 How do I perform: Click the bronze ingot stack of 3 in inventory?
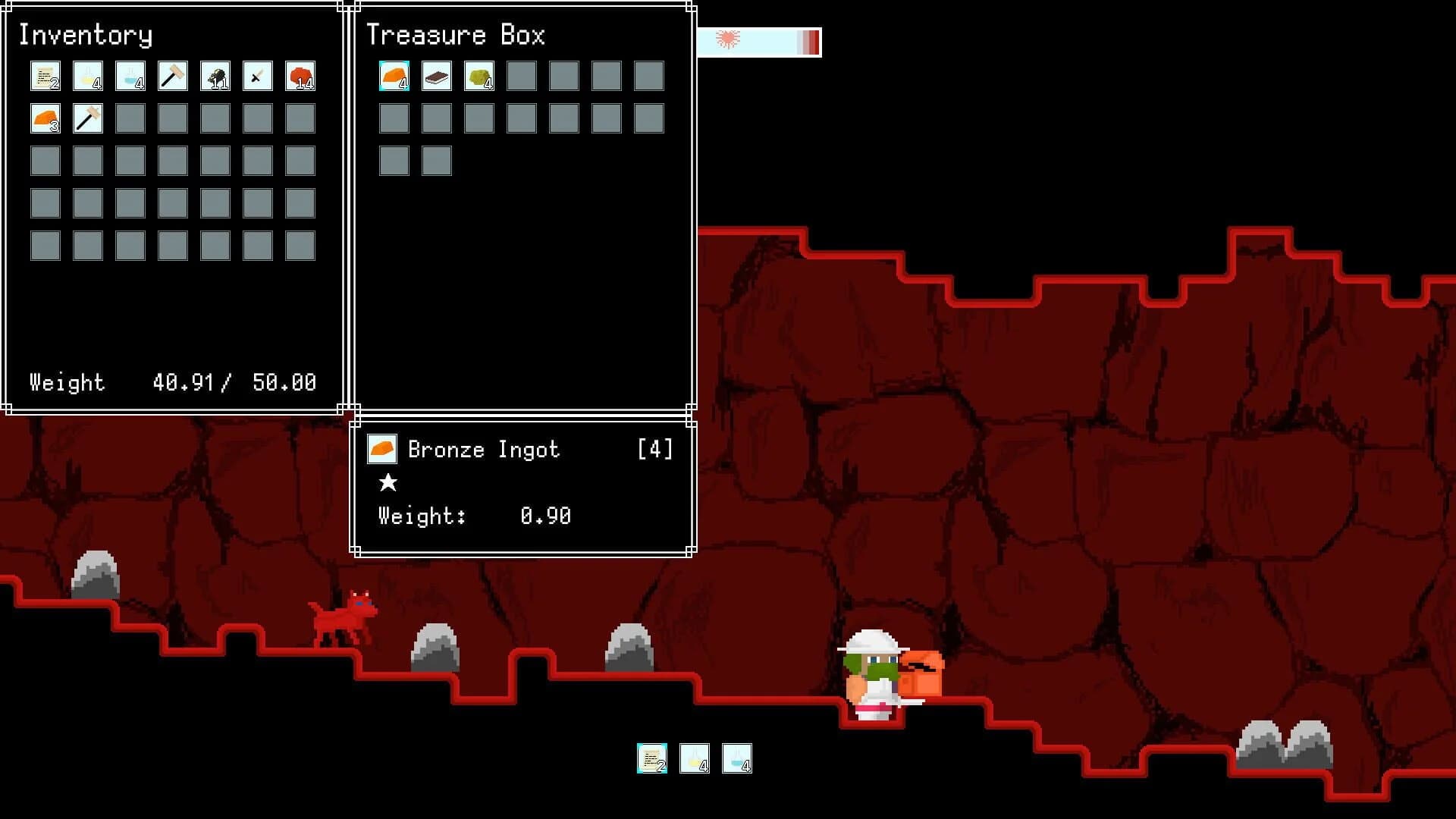[x=44, y=118]
